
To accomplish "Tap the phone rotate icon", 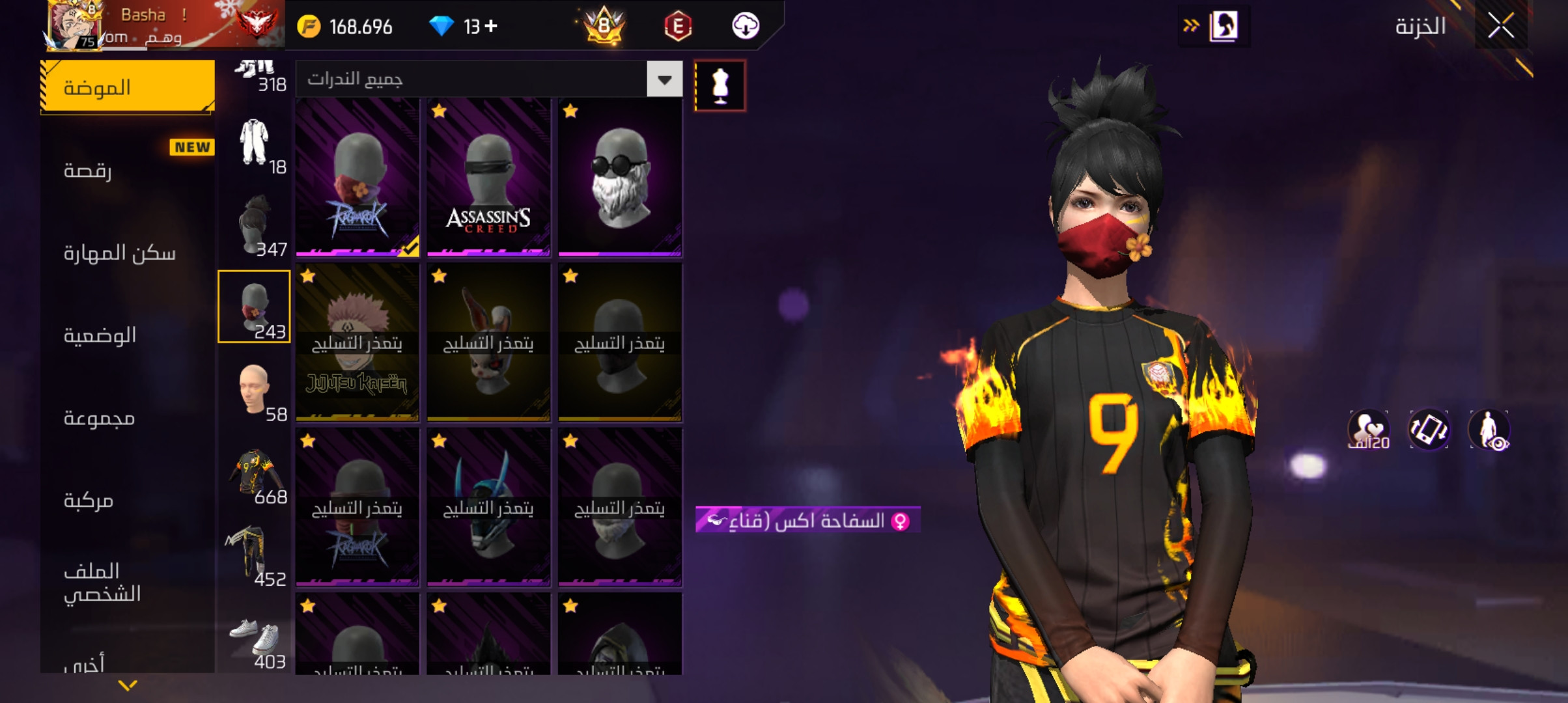I will [1429, 430].
